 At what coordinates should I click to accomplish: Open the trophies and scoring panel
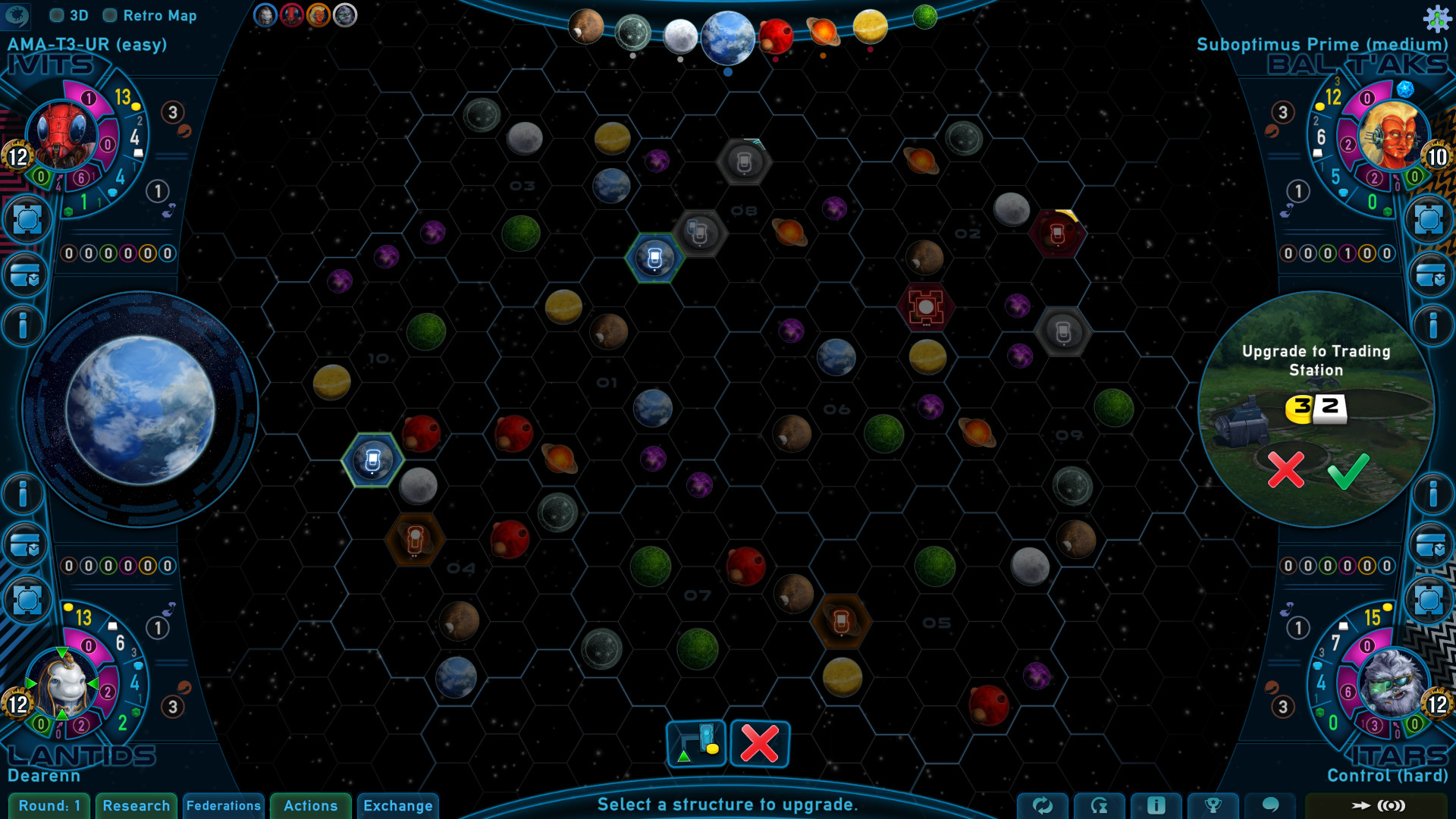[1212, 806]
